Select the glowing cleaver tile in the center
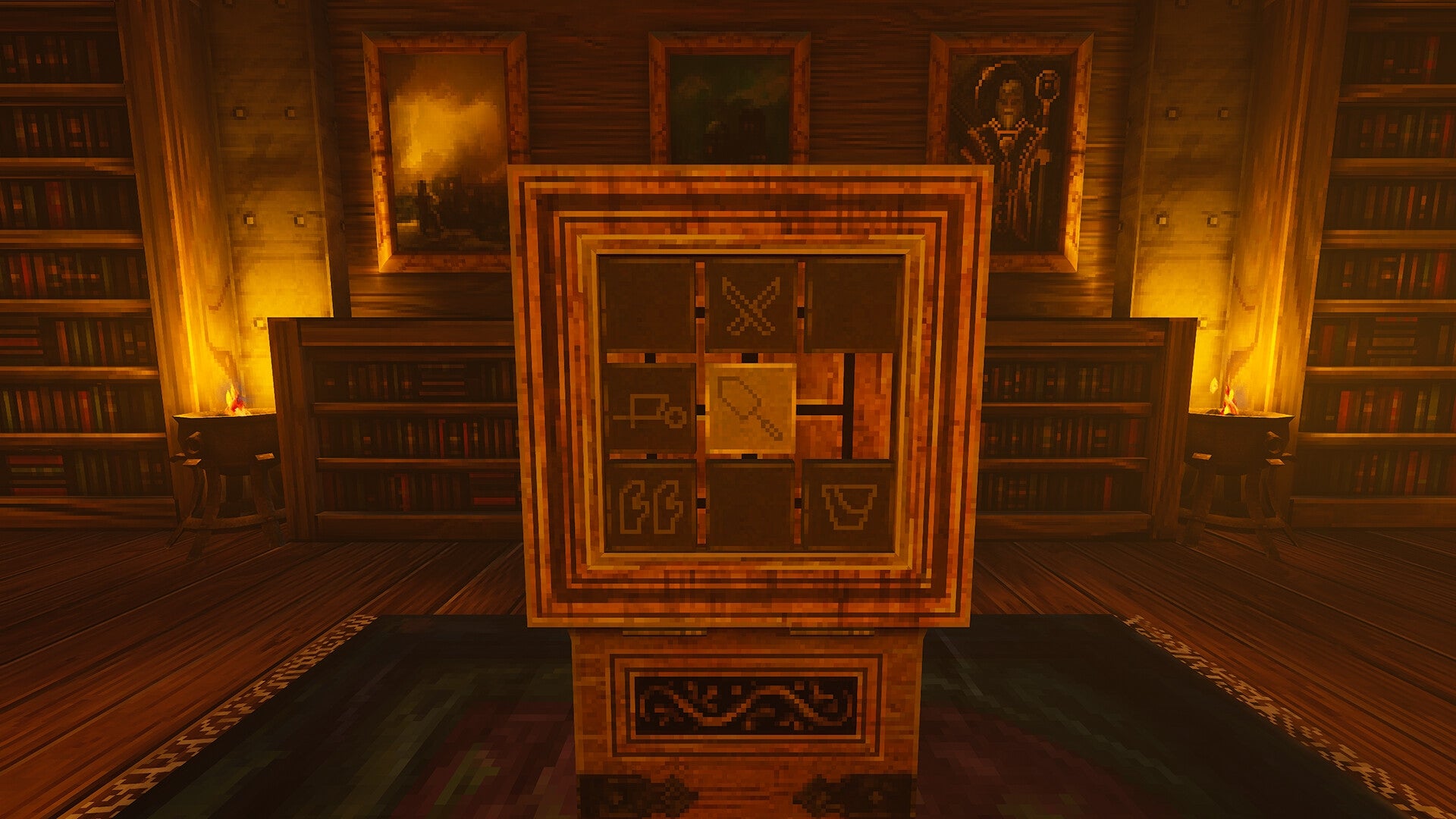1456x819 pixels. (x=751, y=409)
